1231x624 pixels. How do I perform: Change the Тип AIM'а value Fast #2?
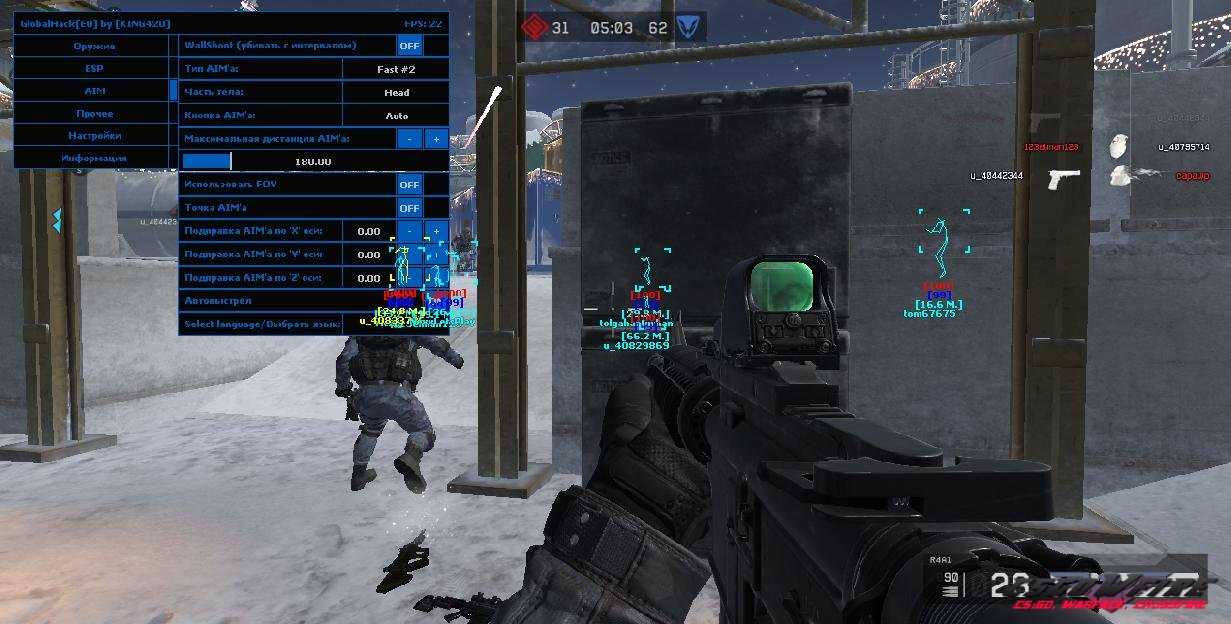396,69
